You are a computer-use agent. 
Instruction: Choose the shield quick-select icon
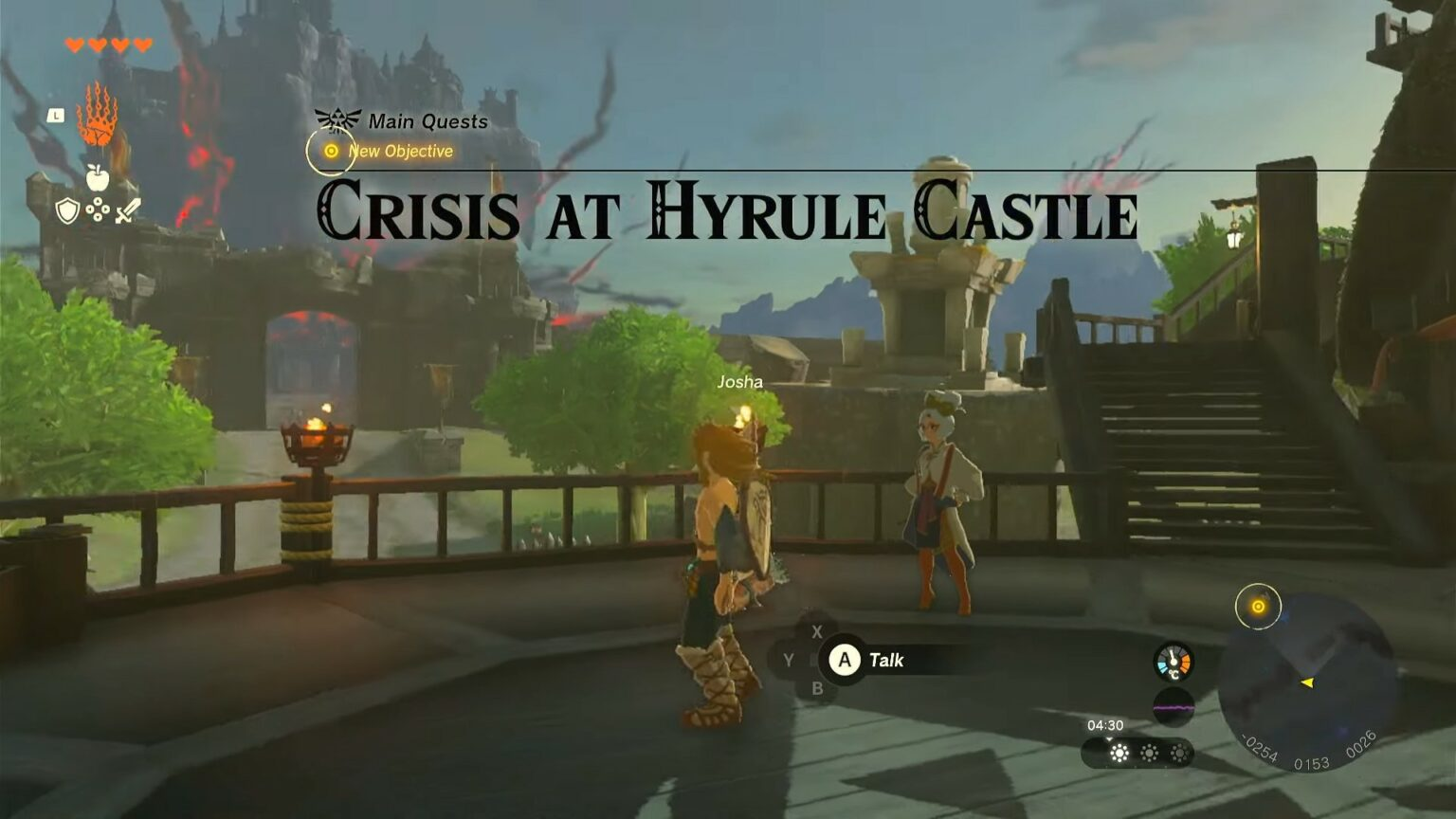[x=66, y=210]
